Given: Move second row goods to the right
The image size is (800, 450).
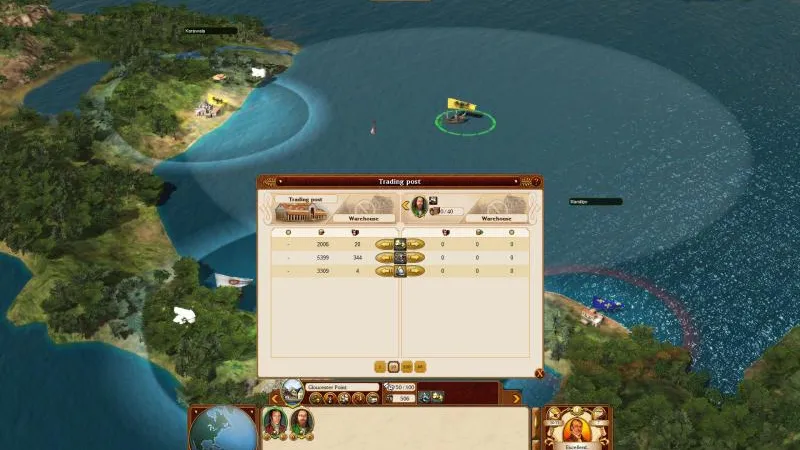Looking at the screenshot, I should click(416, 257).
